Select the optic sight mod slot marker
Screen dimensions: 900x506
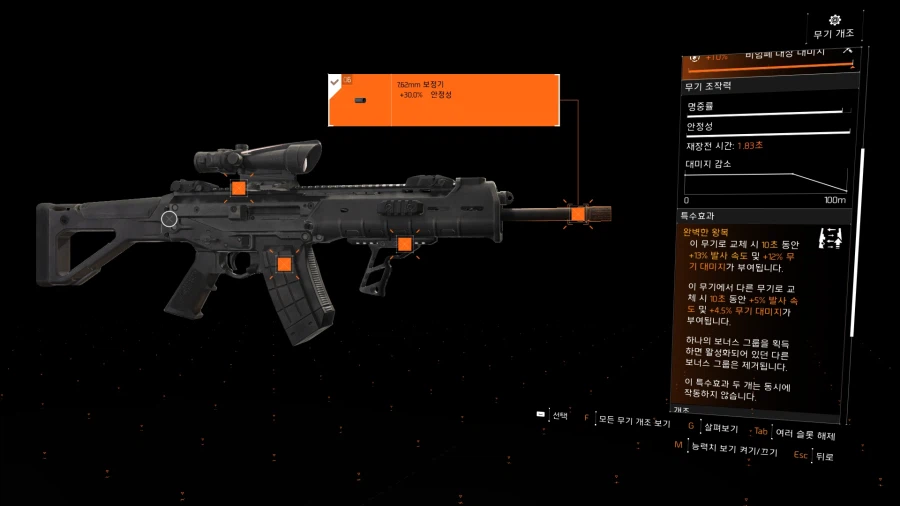coord(238,188)
